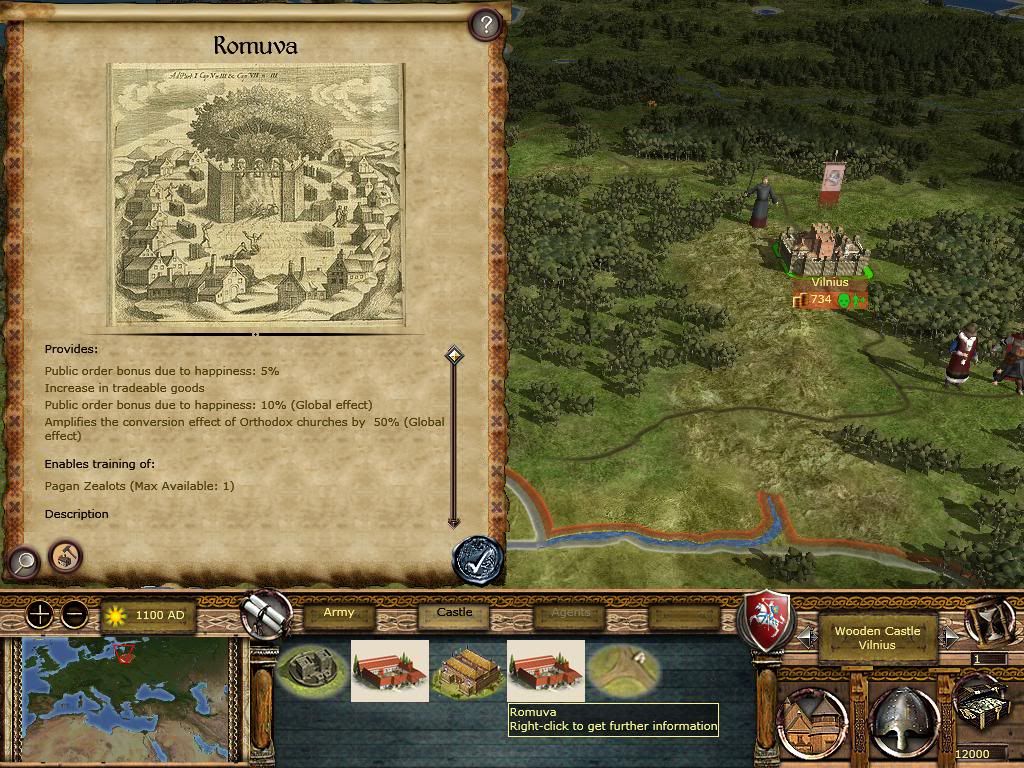1024x768 pixels.
Task: Go to the previous settlement with left arrow
Action: [x=806, y=636]
